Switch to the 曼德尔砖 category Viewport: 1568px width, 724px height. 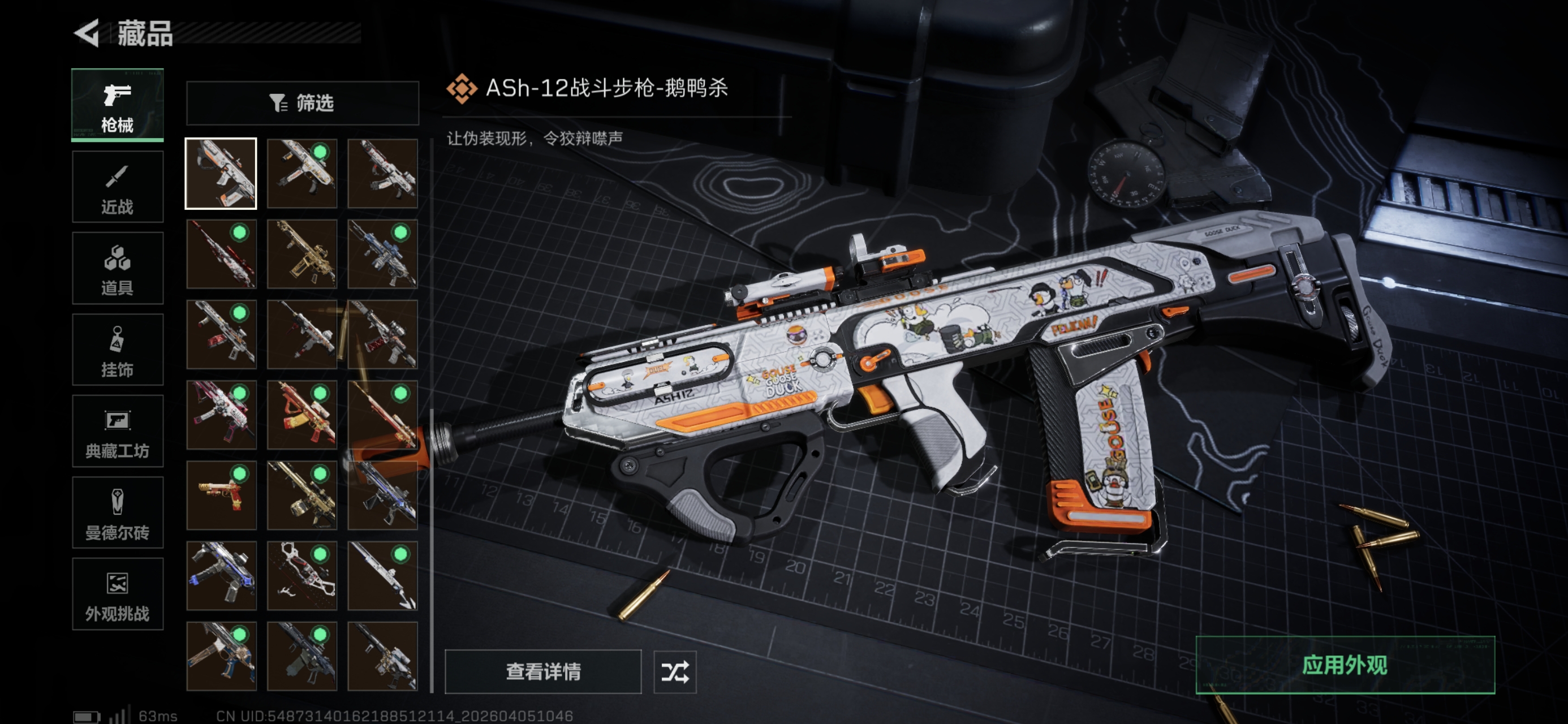(118, 512)
